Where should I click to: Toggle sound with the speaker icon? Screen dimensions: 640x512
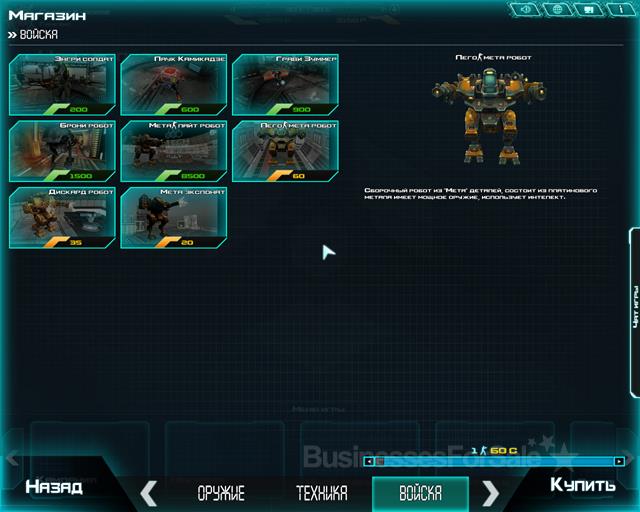click(526, 9)
